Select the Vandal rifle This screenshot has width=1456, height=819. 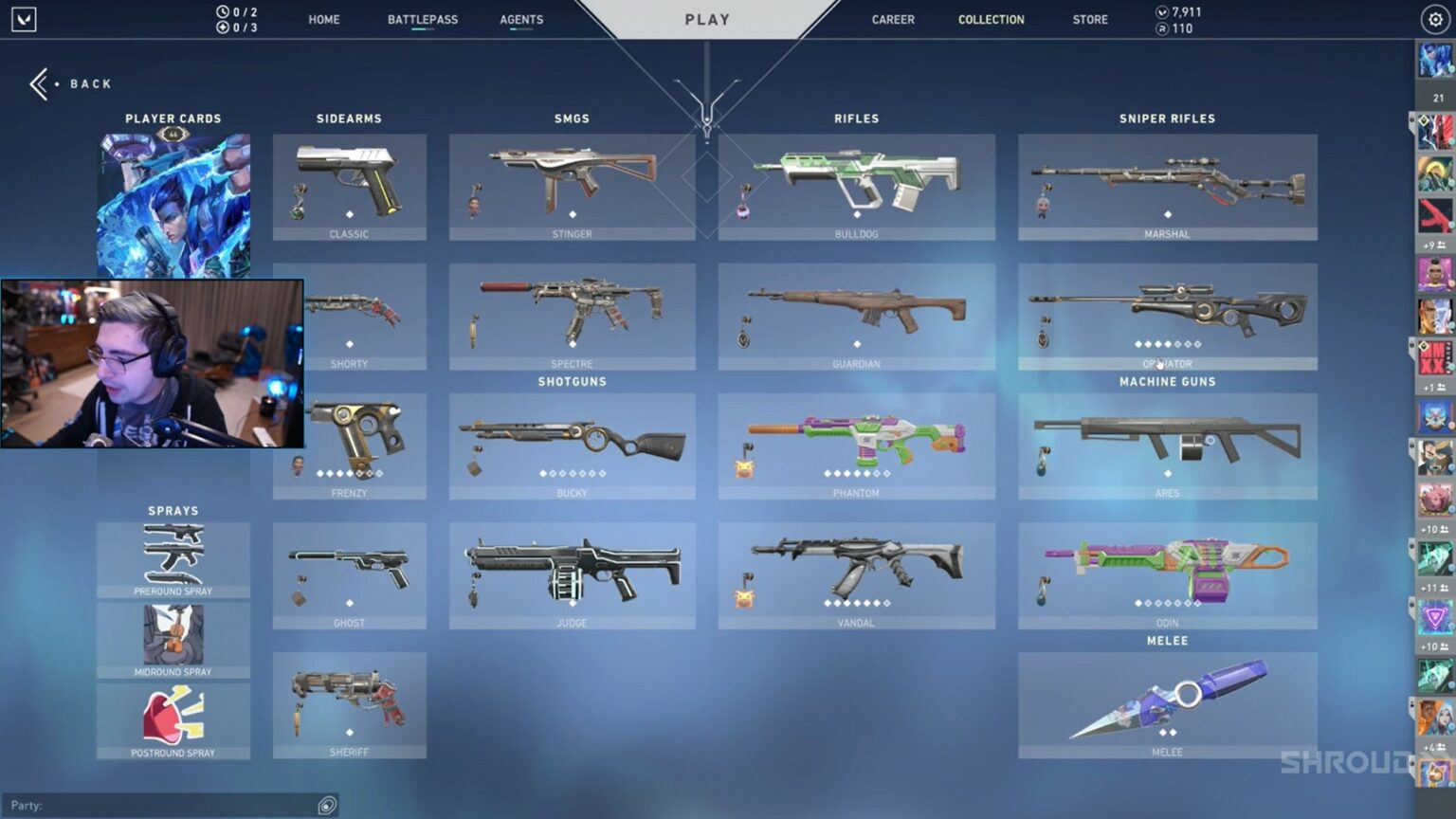point(856,575)
